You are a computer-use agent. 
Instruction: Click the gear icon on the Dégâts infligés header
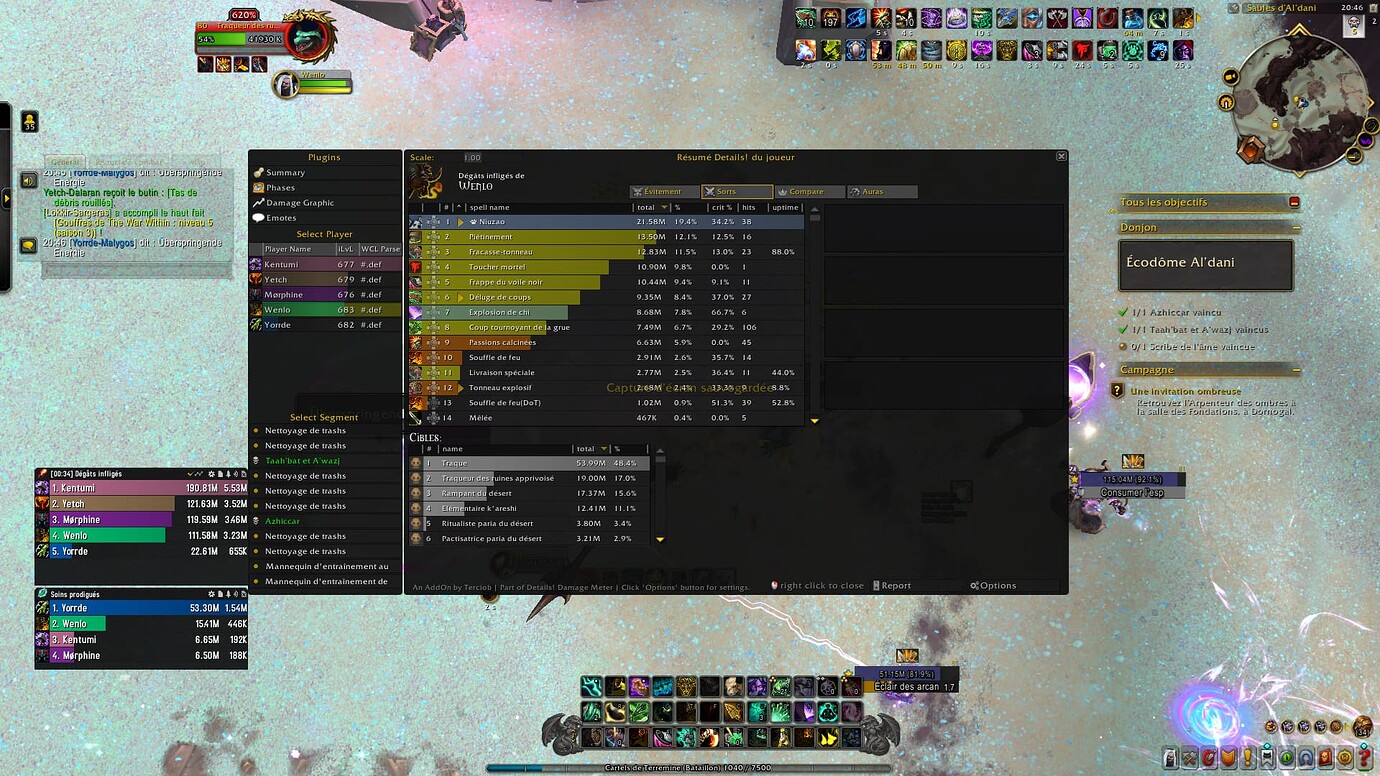(x=211, y=474)
